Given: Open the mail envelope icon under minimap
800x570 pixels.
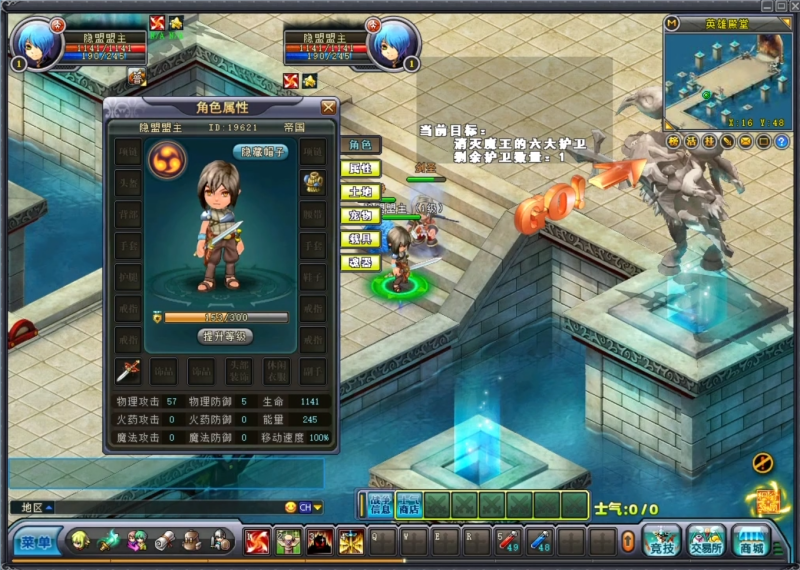Looking at the screenshot, I should pyautogui.click(x=745, y=142).
